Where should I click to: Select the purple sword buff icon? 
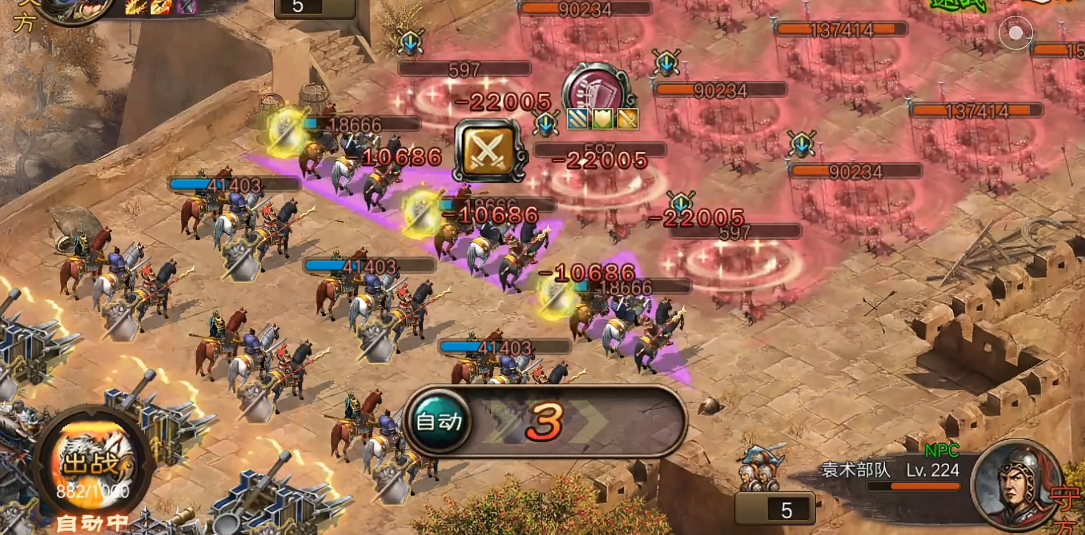click(x=186, y=6)
